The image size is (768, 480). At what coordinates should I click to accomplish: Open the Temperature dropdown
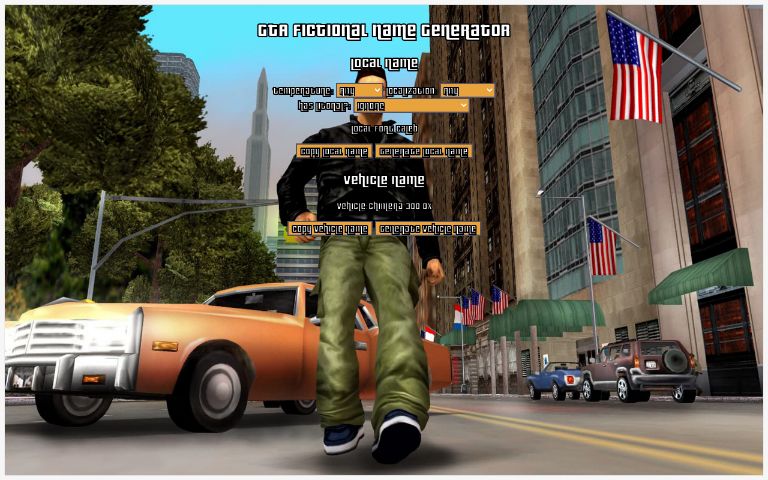click(360, 91)
